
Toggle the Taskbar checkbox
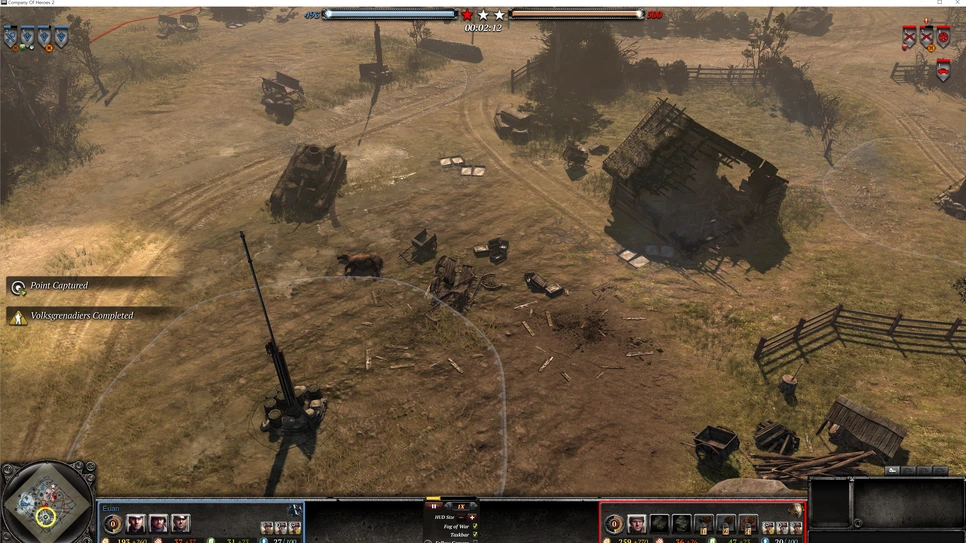[x=474, y=535]
